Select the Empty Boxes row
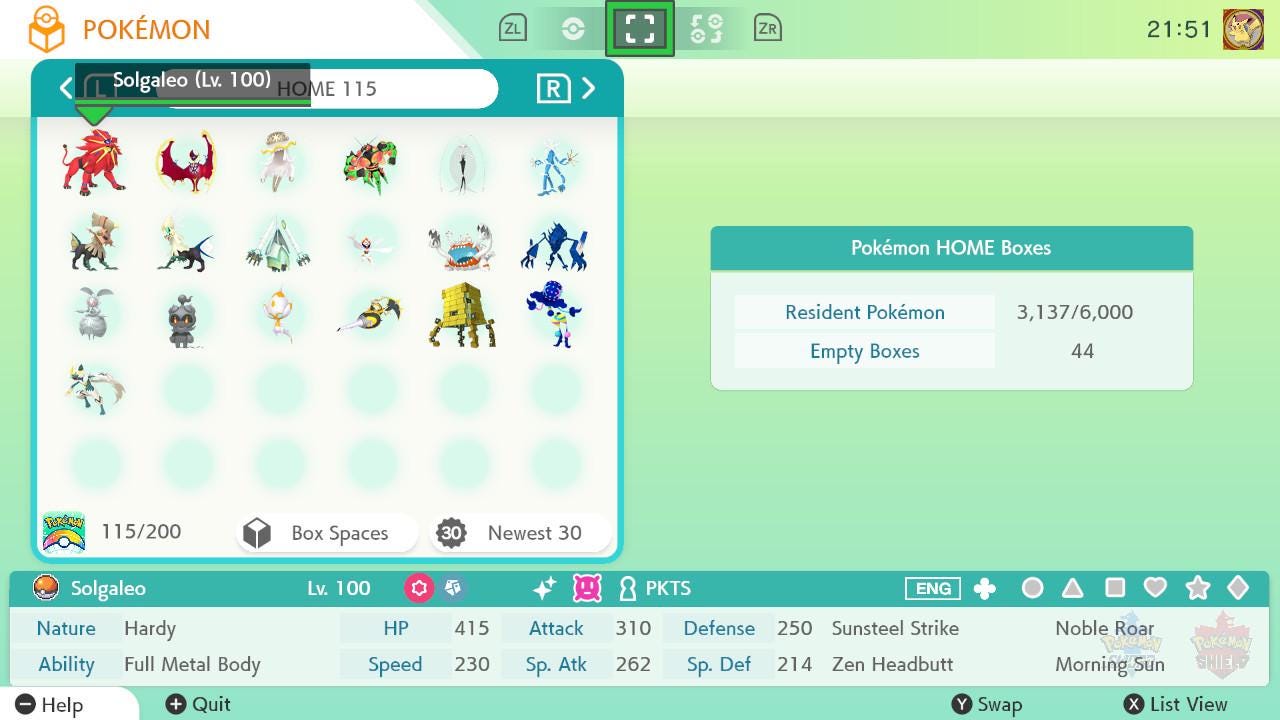1280x720 pixels. tap(864, 351)
